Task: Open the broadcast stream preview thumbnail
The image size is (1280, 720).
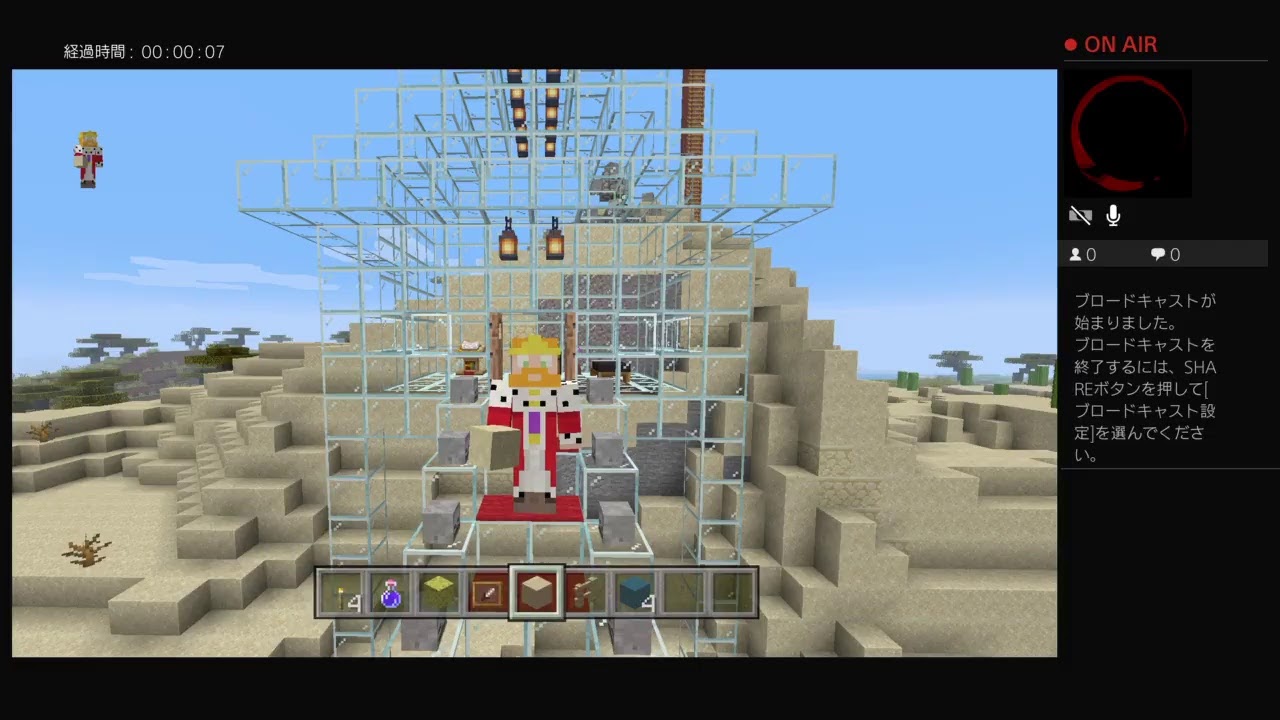Action: point(1127,133)
